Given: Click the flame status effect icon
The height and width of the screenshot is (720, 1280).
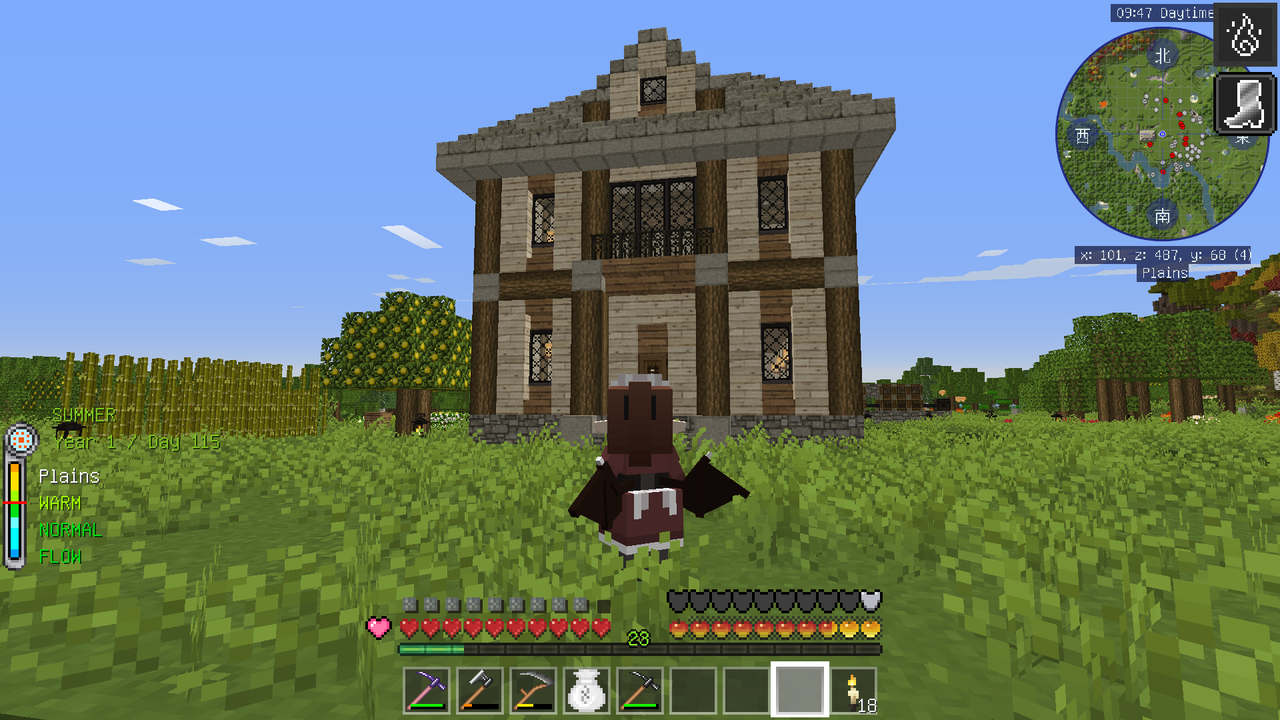Looking at the screenshot, I should pyautogui.click(x=1243, y=38).
